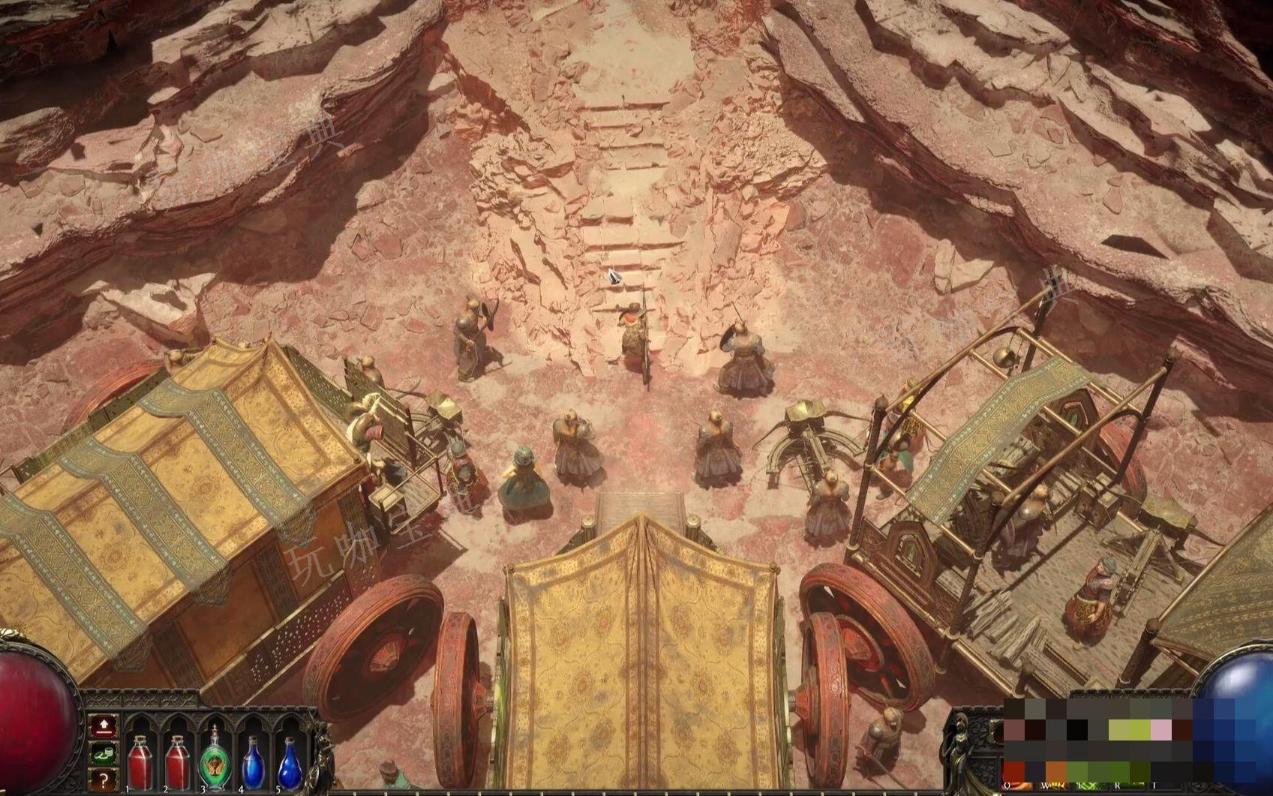Use the red life flask labeled 2

point(177,762)
